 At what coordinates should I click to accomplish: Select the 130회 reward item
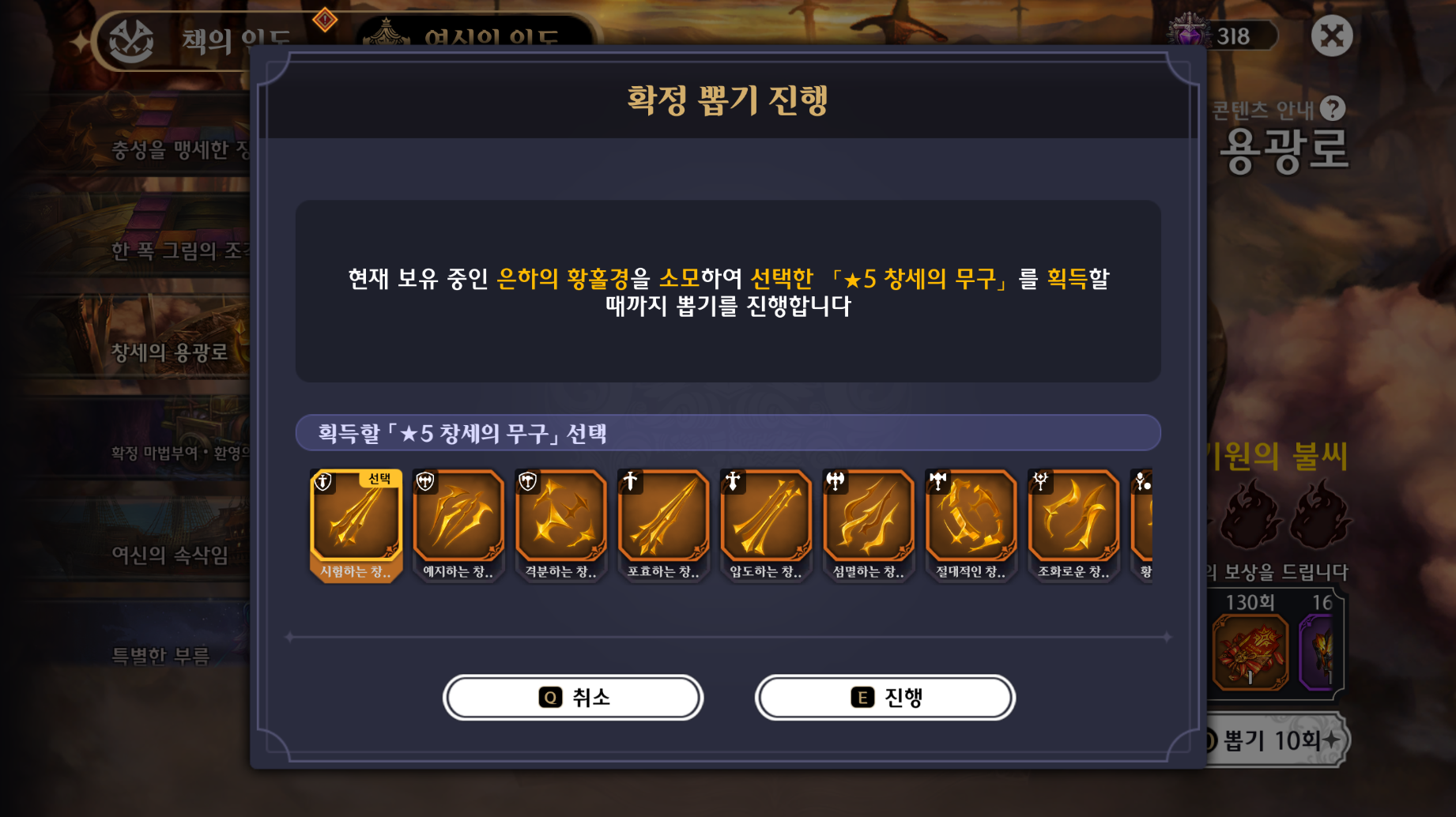[x=1250, y=652]
